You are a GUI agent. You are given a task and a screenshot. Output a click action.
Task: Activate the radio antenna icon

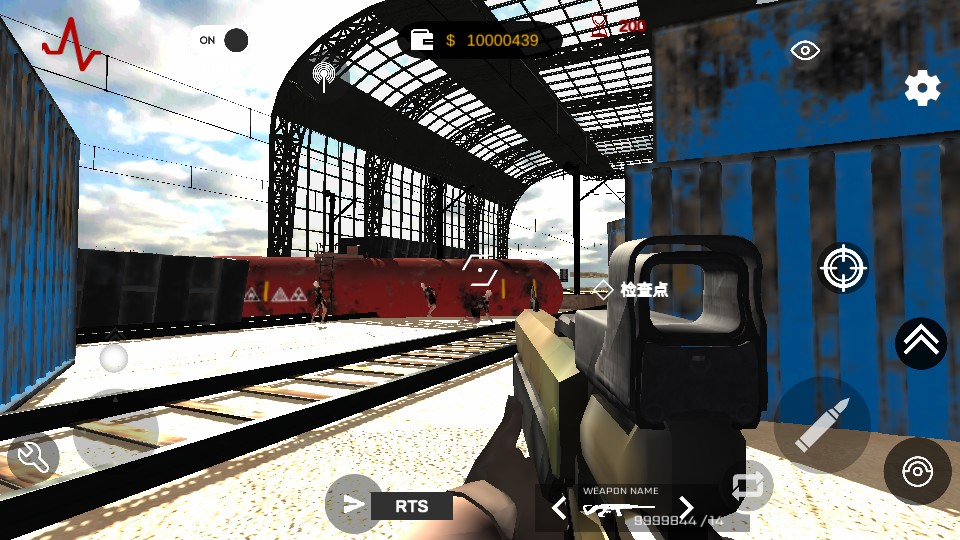[x=324, y=74]
